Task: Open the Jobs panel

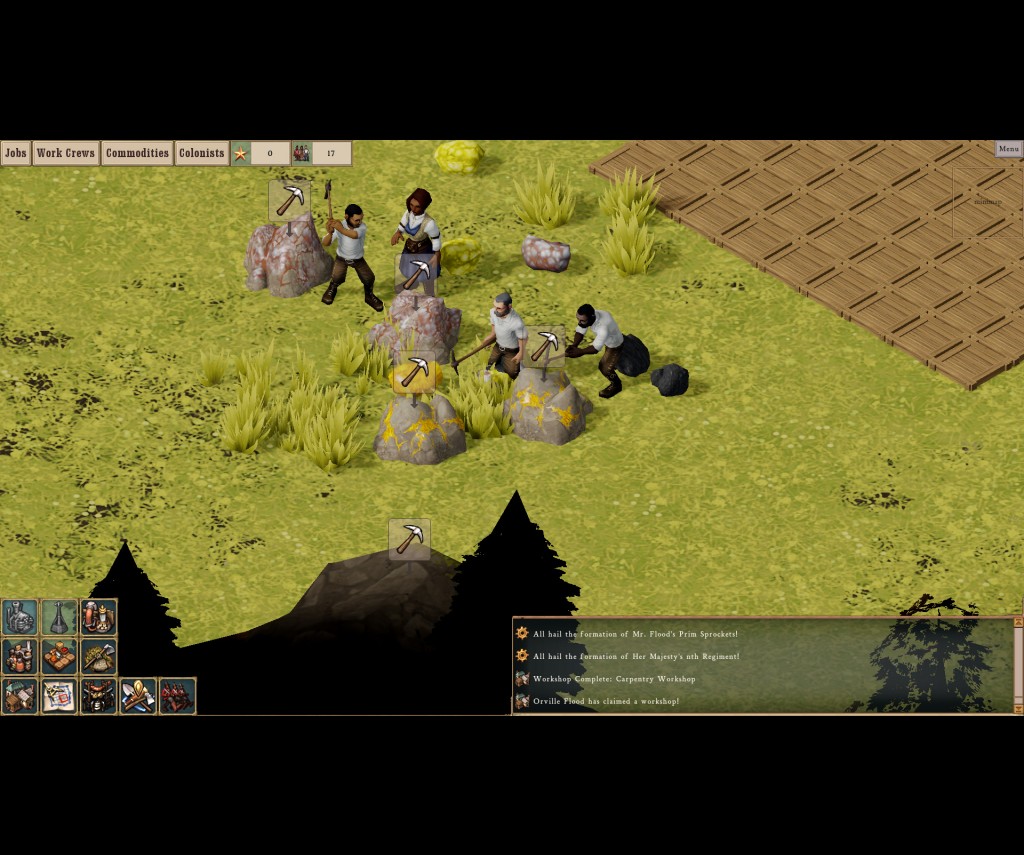Action: [x=15, y=153]
